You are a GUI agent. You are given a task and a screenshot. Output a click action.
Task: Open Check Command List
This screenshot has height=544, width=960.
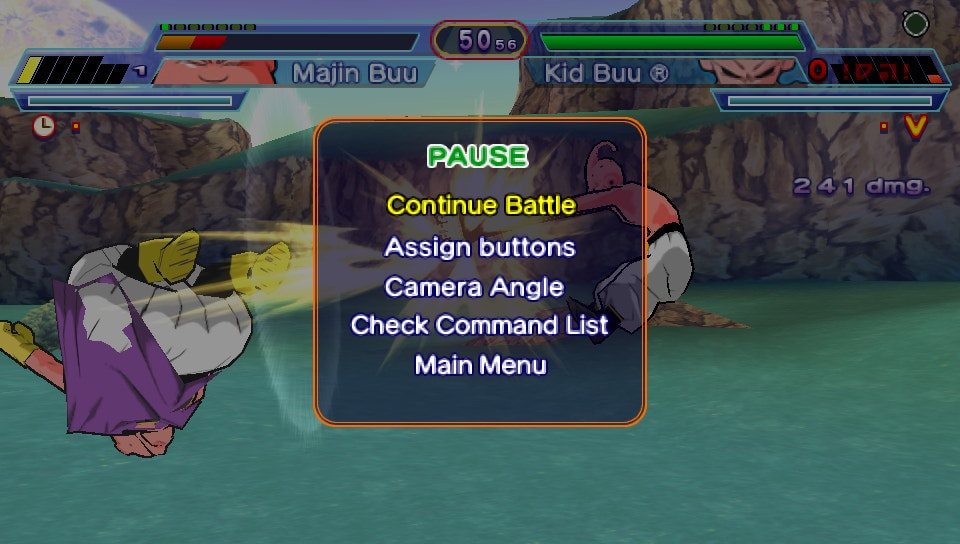pyautogui.click(x=480, y=326)
